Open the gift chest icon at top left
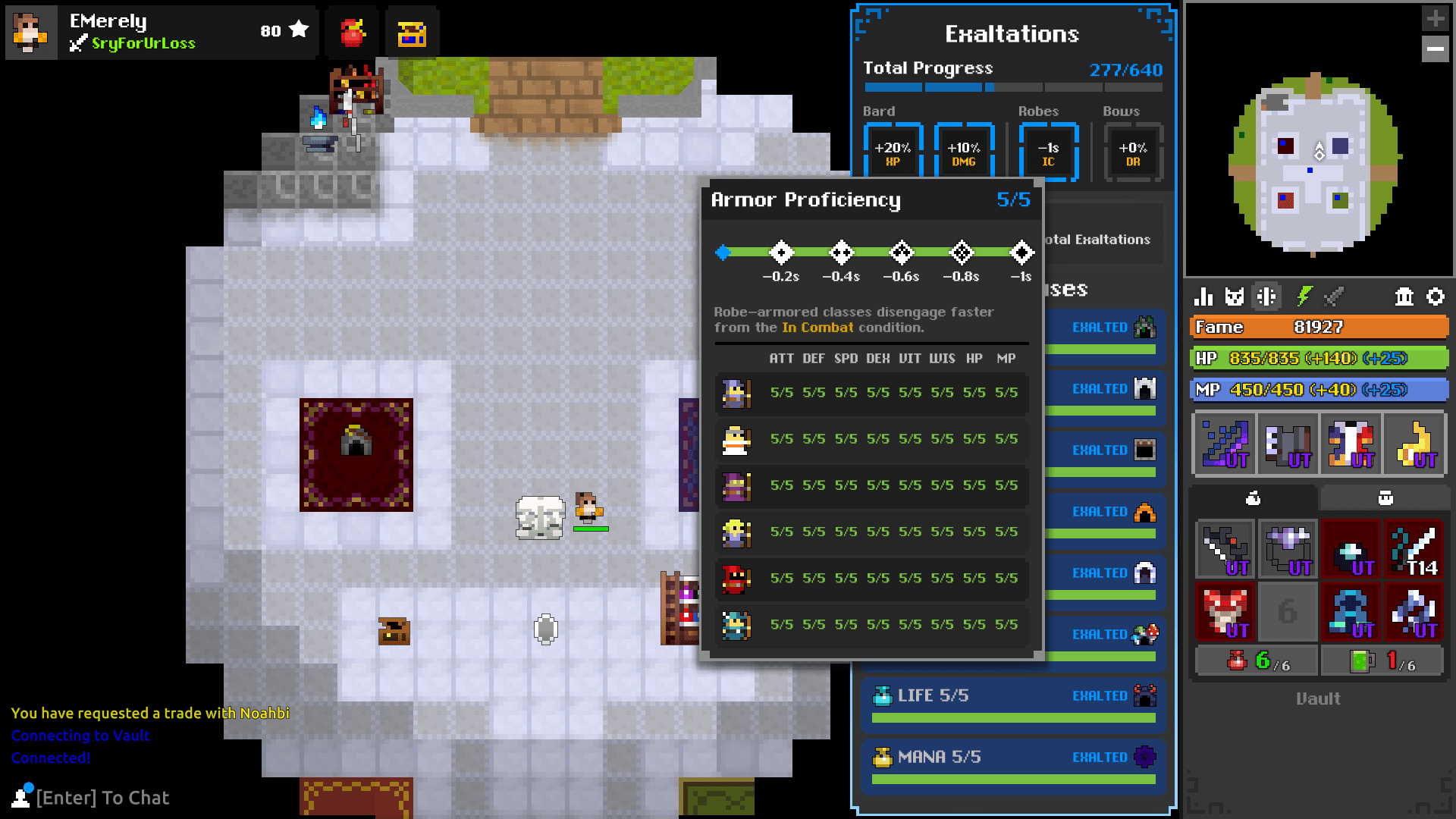This screenshot has width=1456, height=819. [413, 31]
